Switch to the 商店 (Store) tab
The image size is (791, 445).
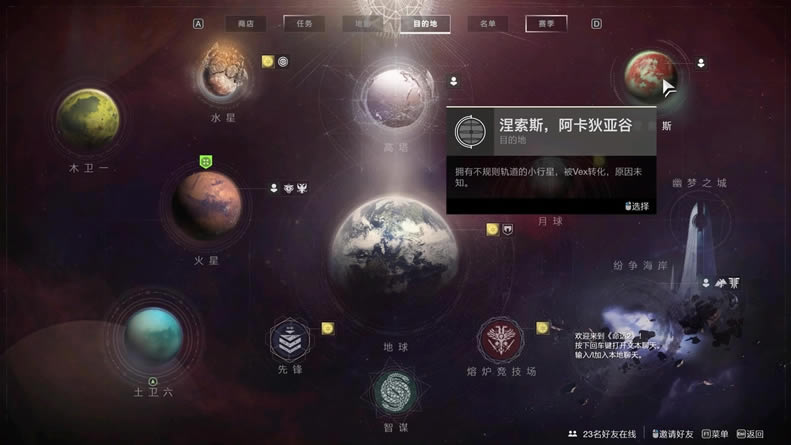coord(239,24)
